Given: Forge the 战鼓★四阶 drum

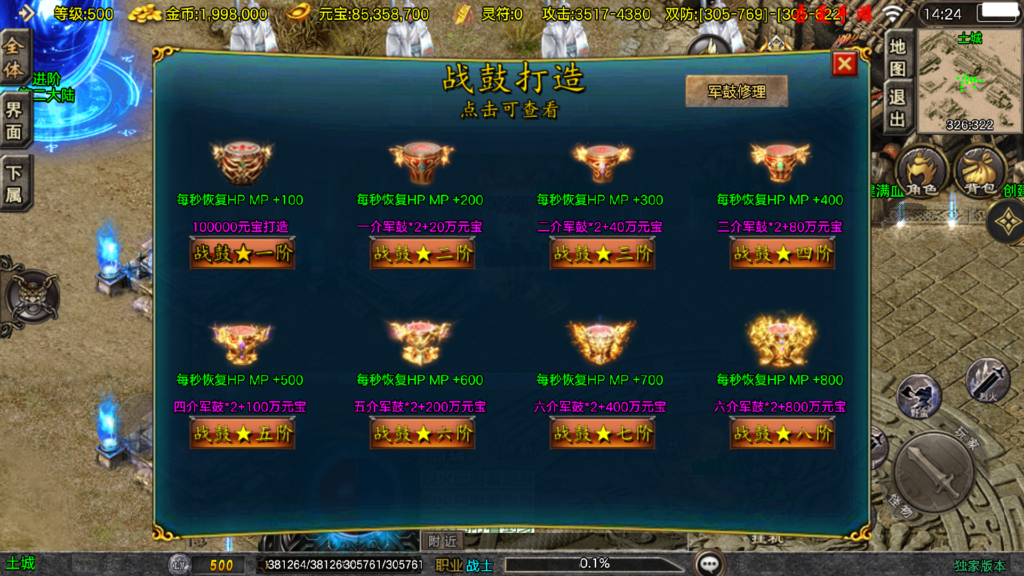Looking at the screenshot, I should pyautogui.click(x=782, y=253).
